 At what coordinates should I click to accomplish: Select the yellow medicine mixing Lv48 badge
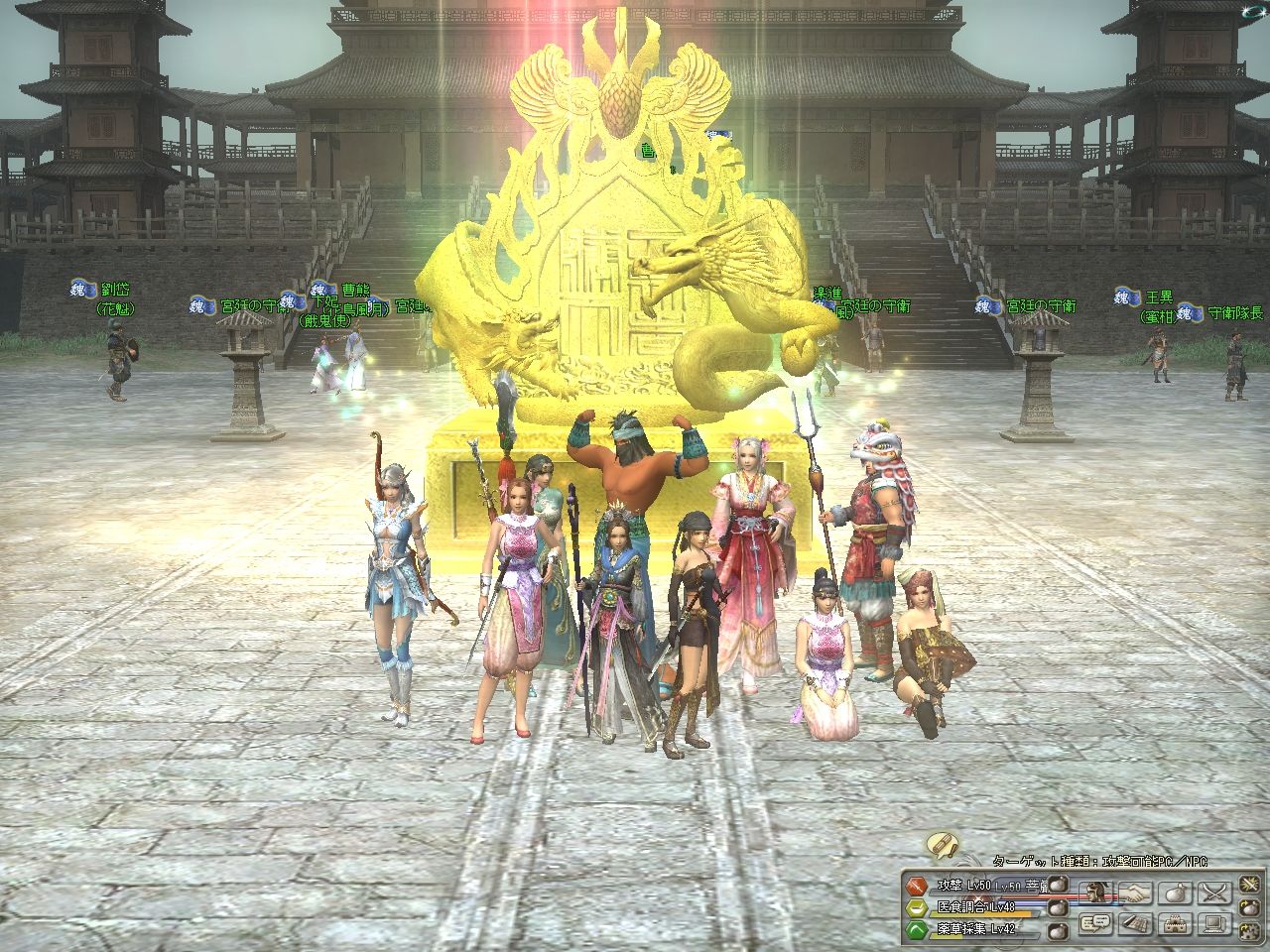point(918,906)
